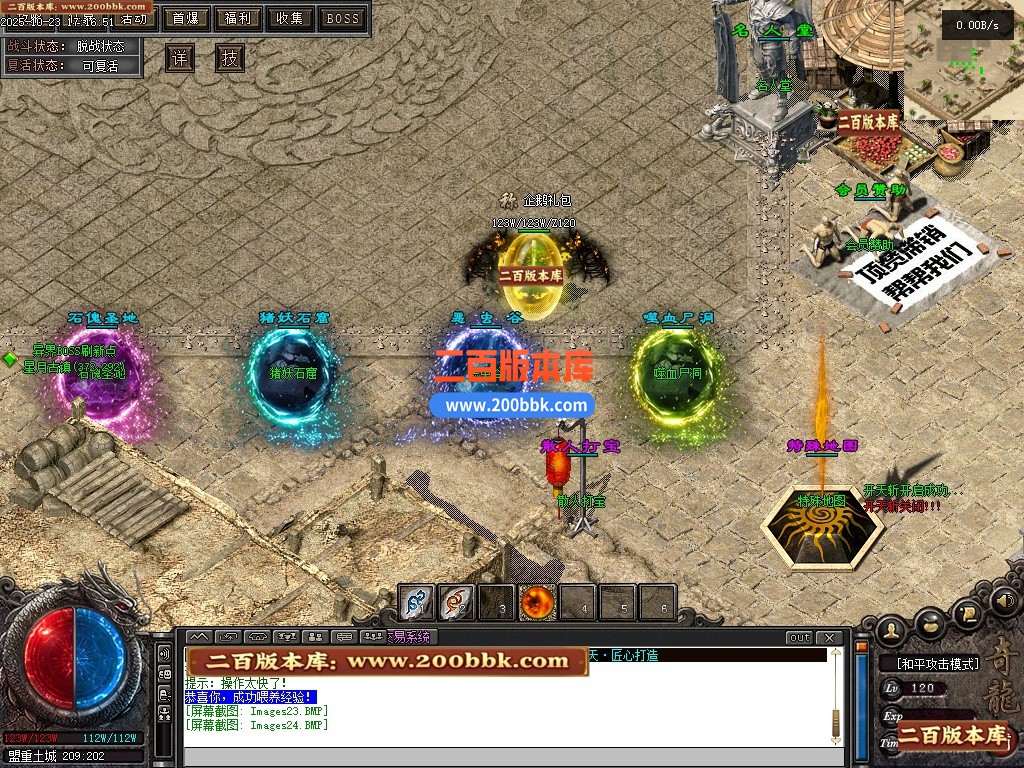The height and width of the screenshot is (768, 1024).
Task: Open the bag inventory icon
Action: (931, 622)
